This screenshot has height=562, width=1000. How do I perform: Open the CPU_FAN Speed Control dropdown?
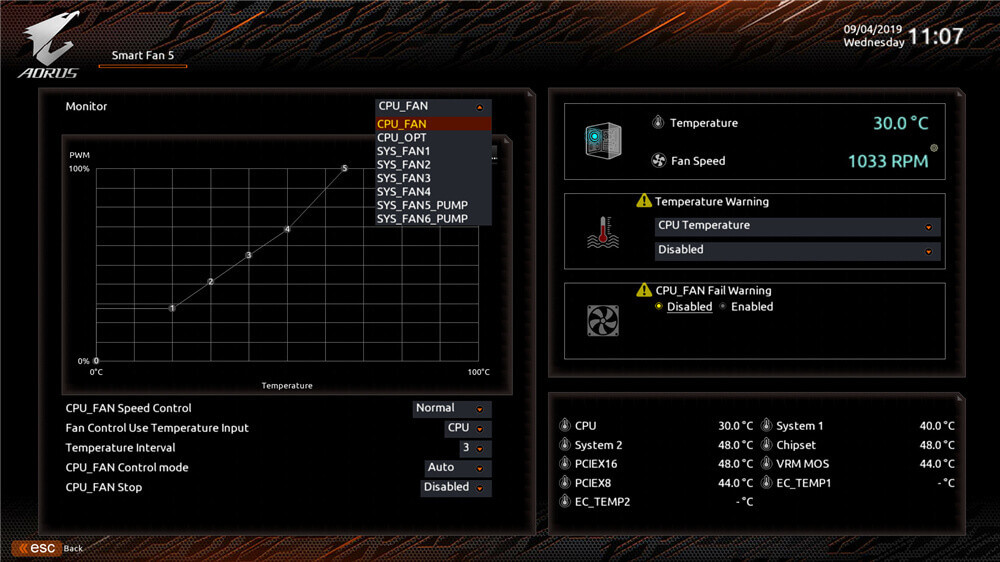tap(452, 408)
